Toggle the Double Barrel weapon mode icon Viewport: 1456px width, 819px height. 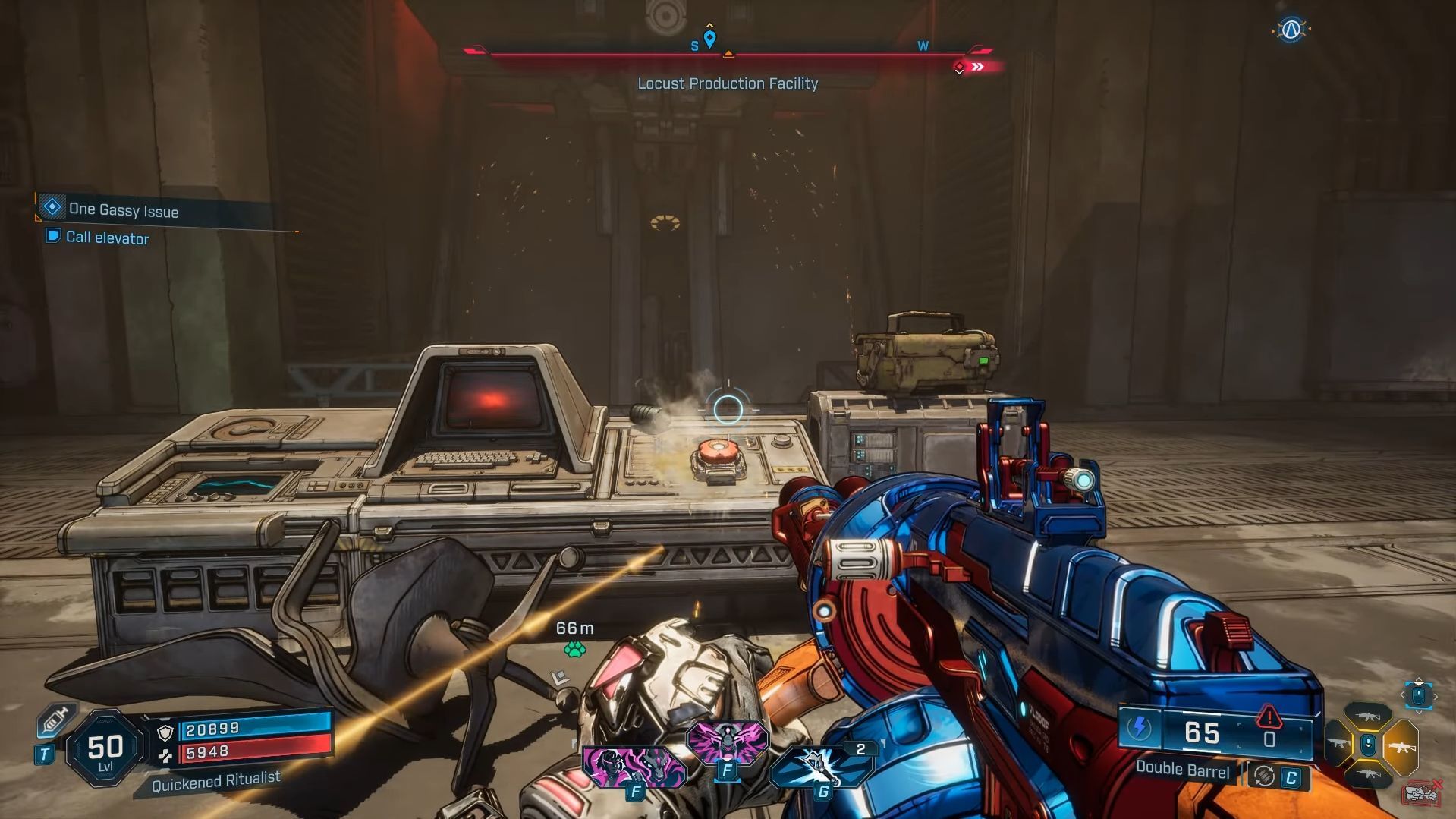click(x=1264, y=776)
